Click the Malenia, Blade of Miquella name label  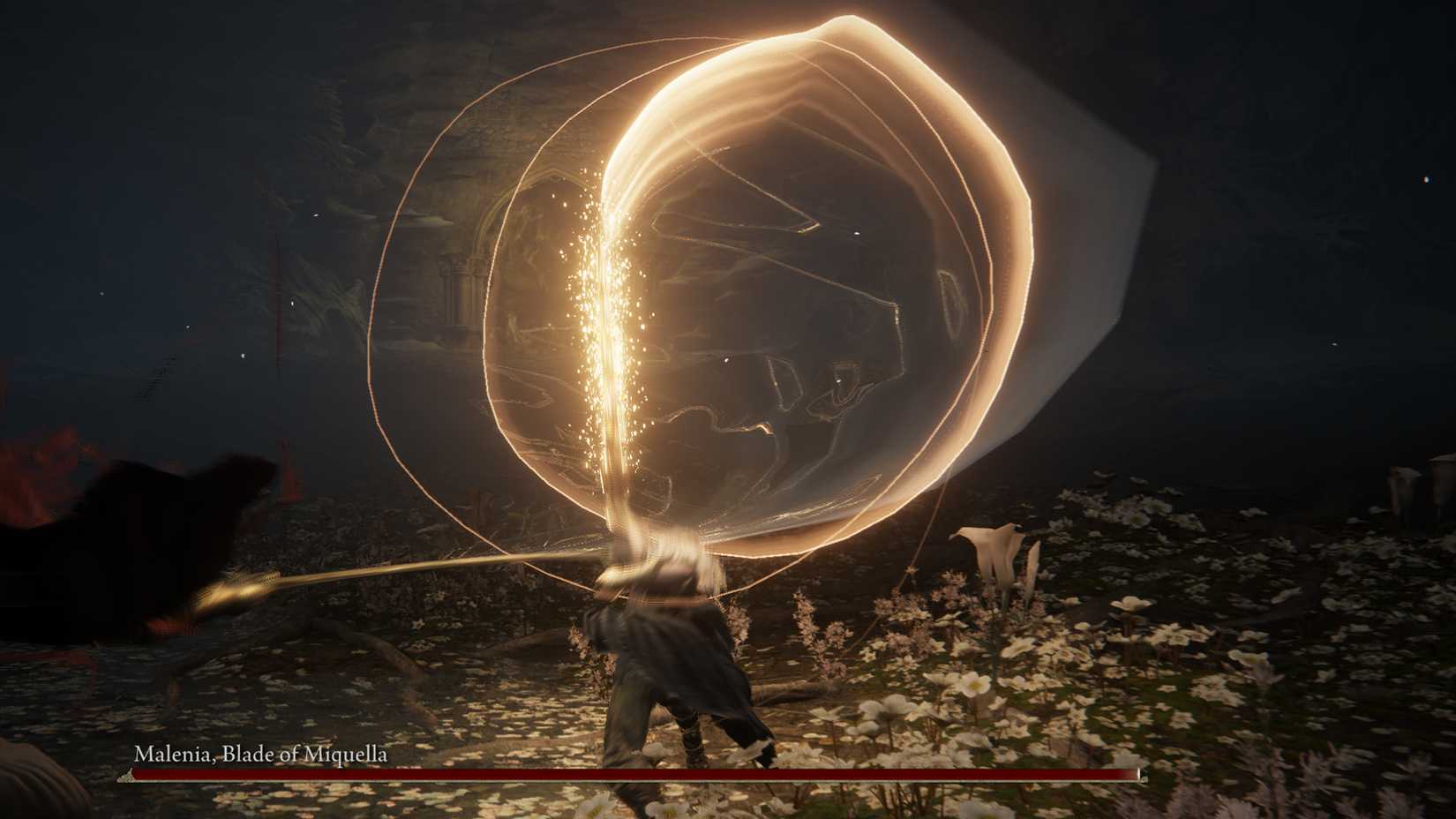point(262,755)
